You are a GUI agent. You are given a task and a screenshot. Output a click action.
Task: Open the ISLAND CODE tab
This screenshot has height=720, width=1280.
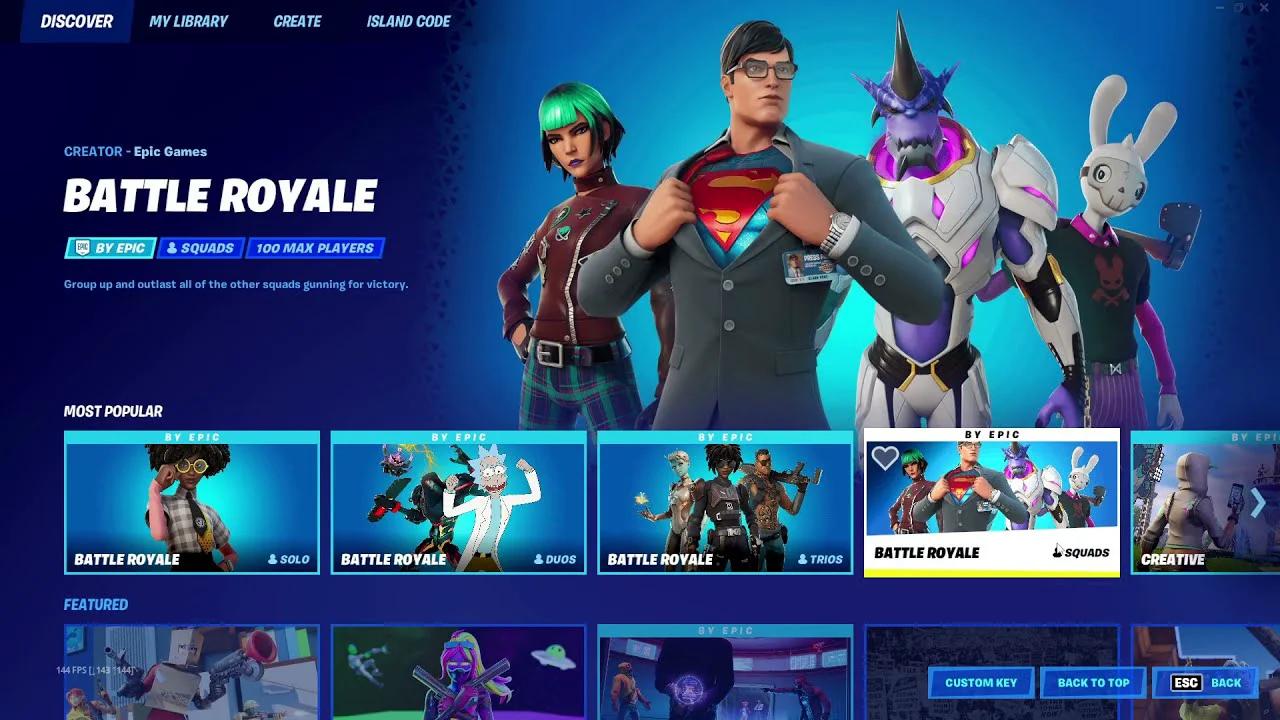pyautogui.click(x=408, y=21)
